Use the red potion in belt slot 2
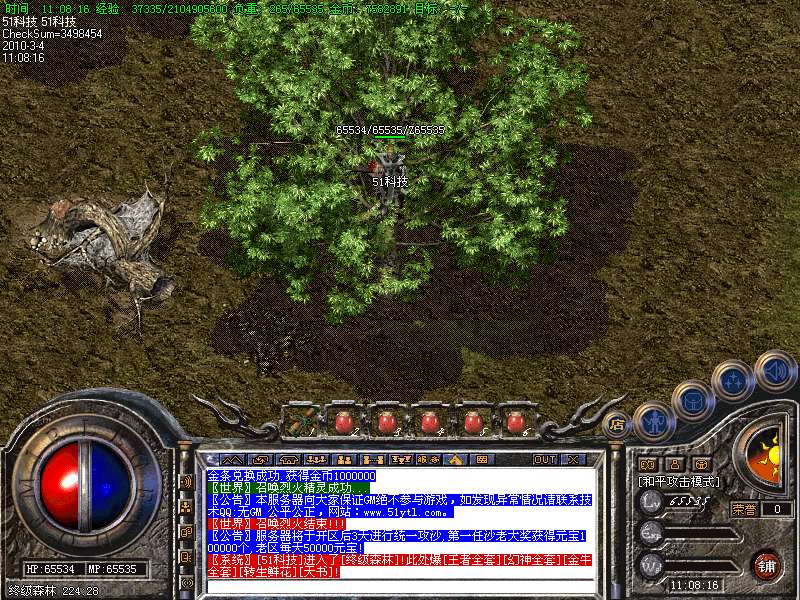The height and width of the screenshot is (600, 800). click(x=342, y=421)
